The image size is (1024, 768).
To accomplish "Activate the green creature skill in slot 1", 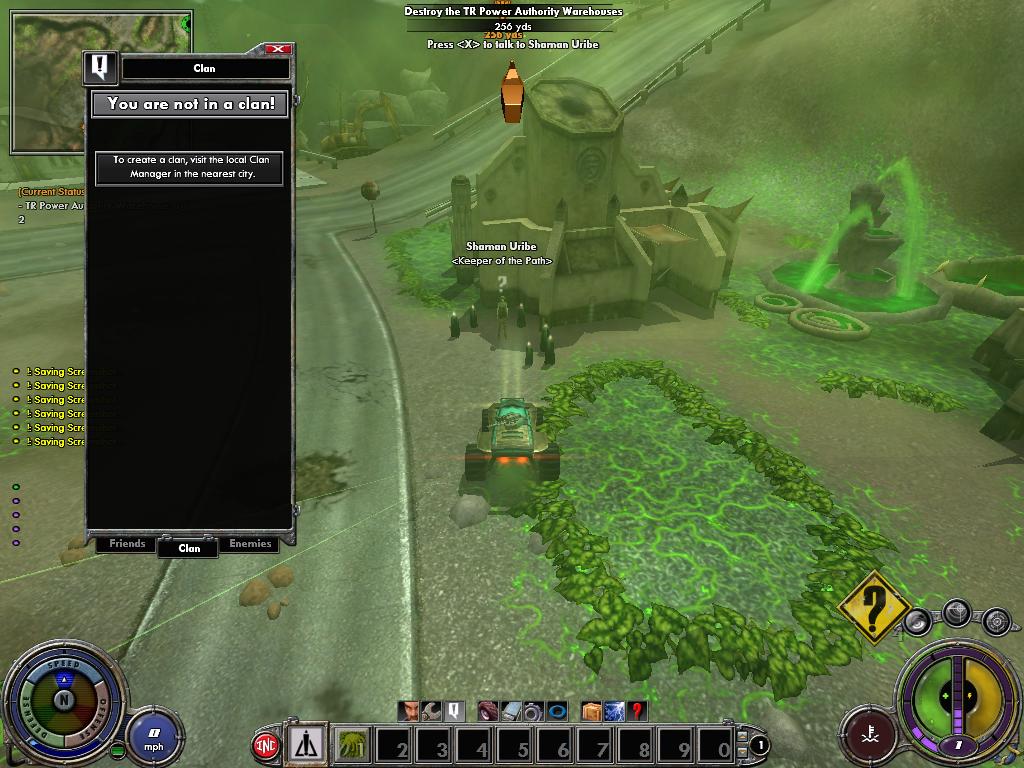I will tap(351, 745).
